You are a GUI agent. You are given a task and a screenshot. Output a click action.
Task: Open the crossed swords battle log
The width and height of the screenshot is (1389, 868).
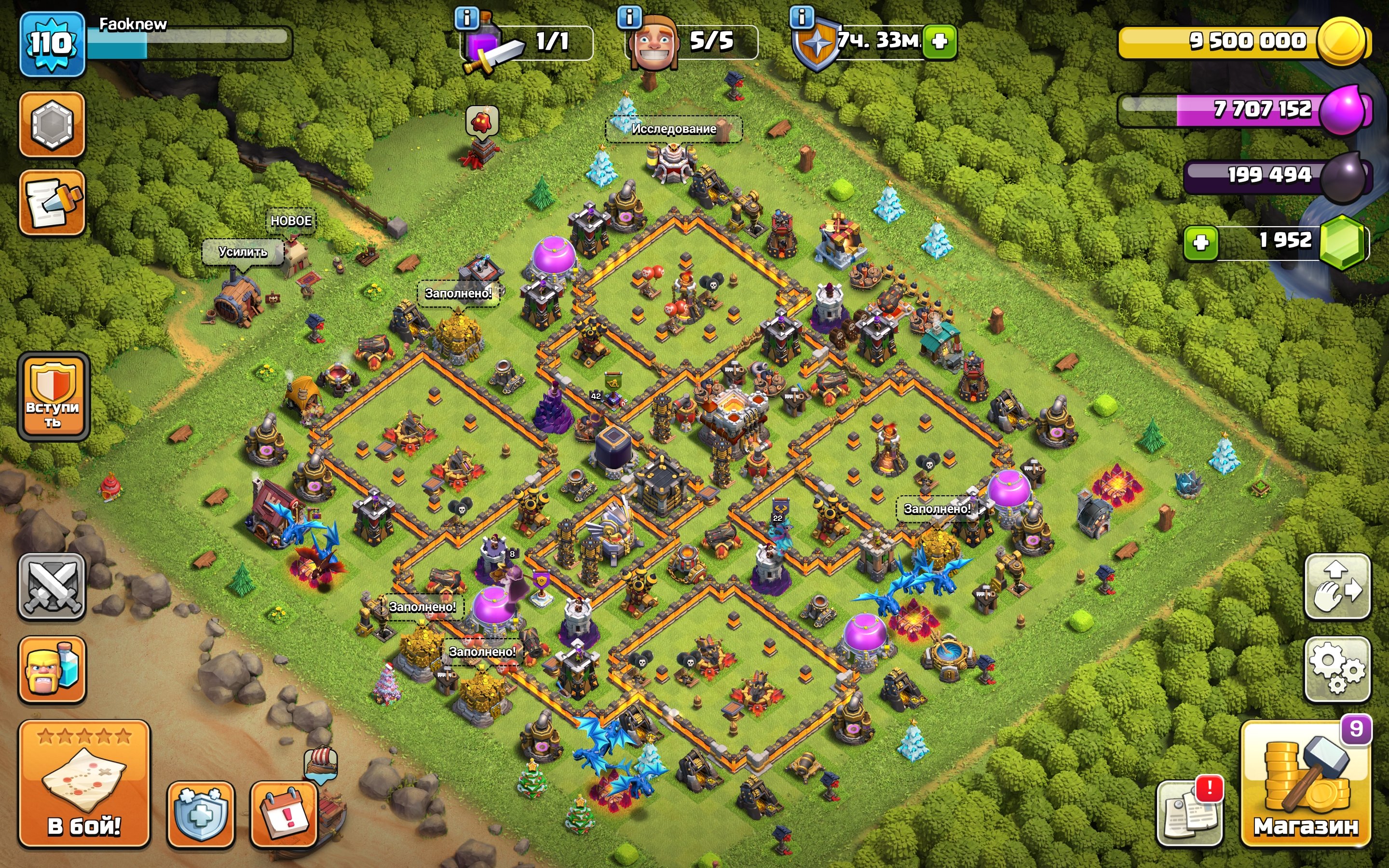coord(52,587)
